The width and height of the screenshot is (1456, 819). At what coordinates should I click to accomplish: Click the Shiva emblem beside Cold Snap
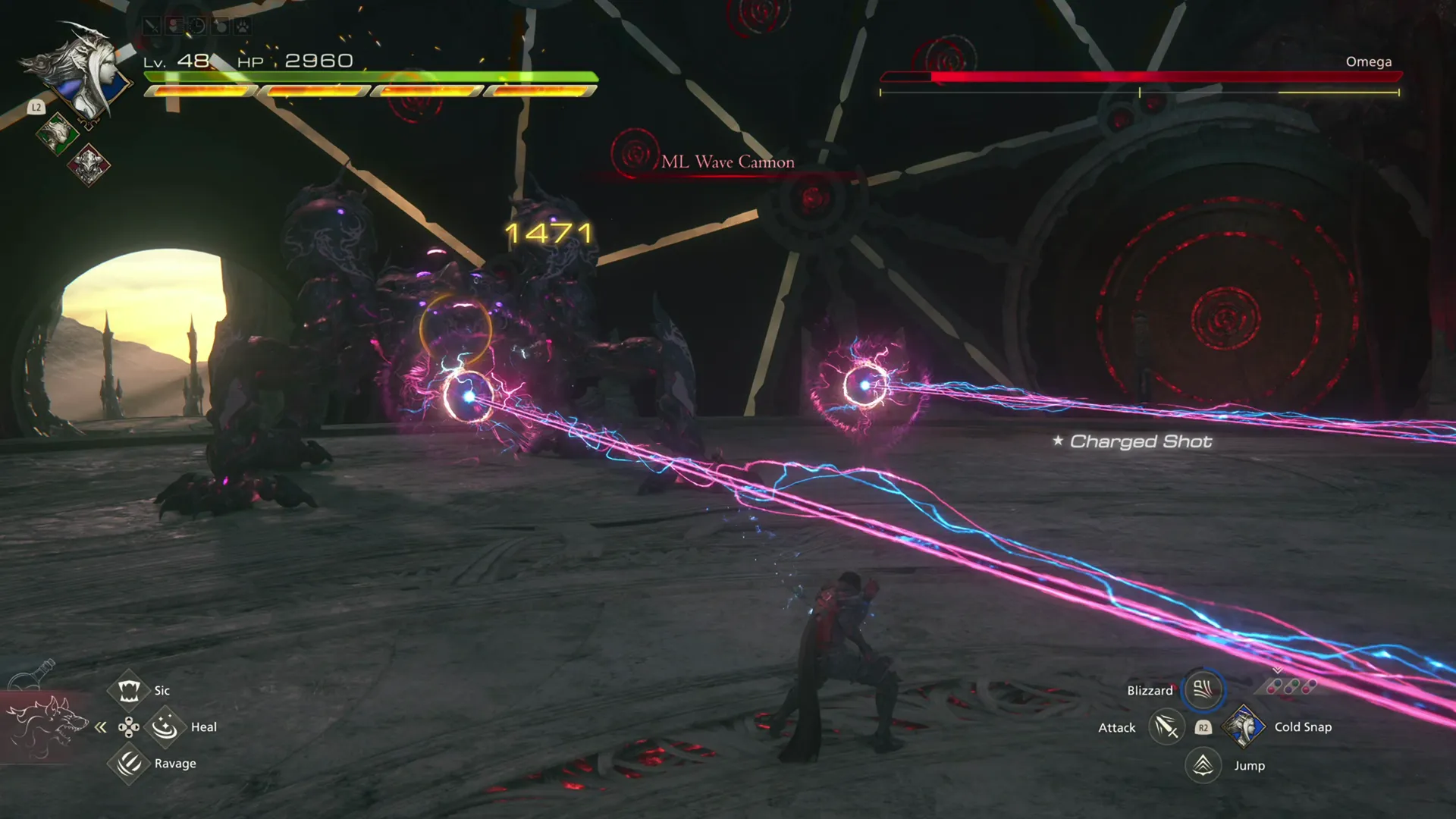tap(1244, 726)
